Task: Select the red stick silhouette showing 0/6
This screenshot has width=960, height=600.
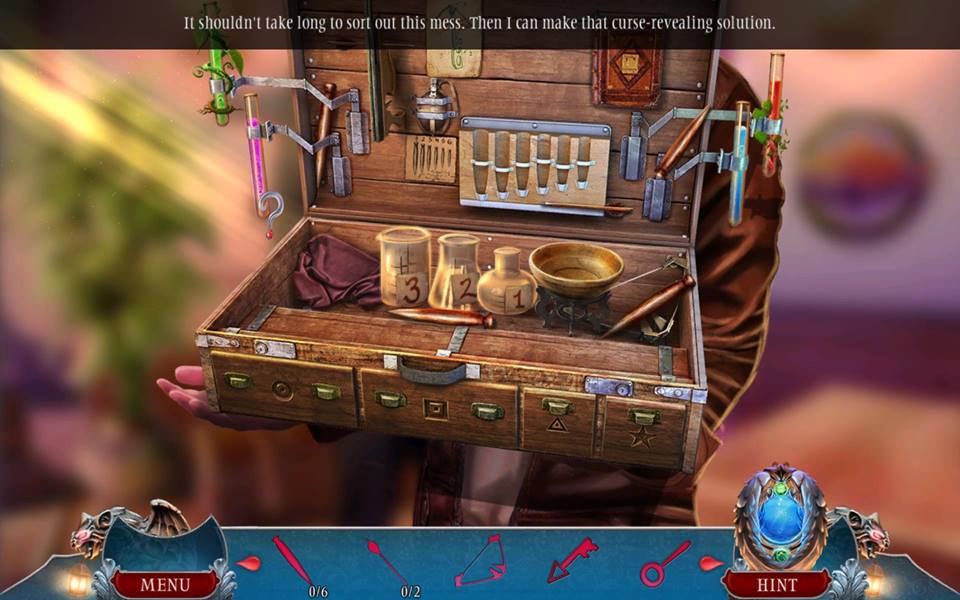Action: coord(292,560)
